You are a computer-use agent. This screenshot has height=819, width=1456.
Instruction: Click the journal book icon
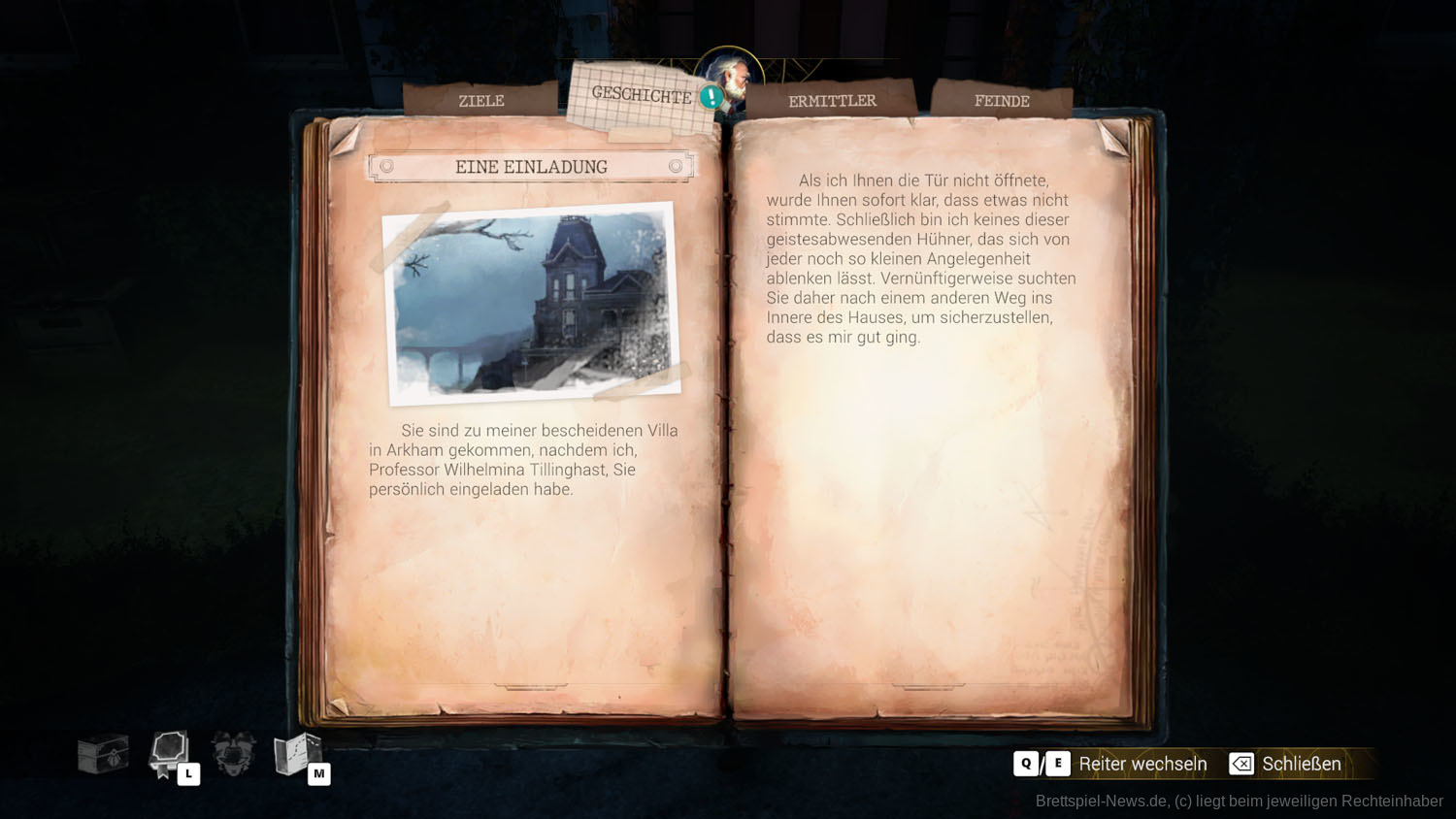170,754
